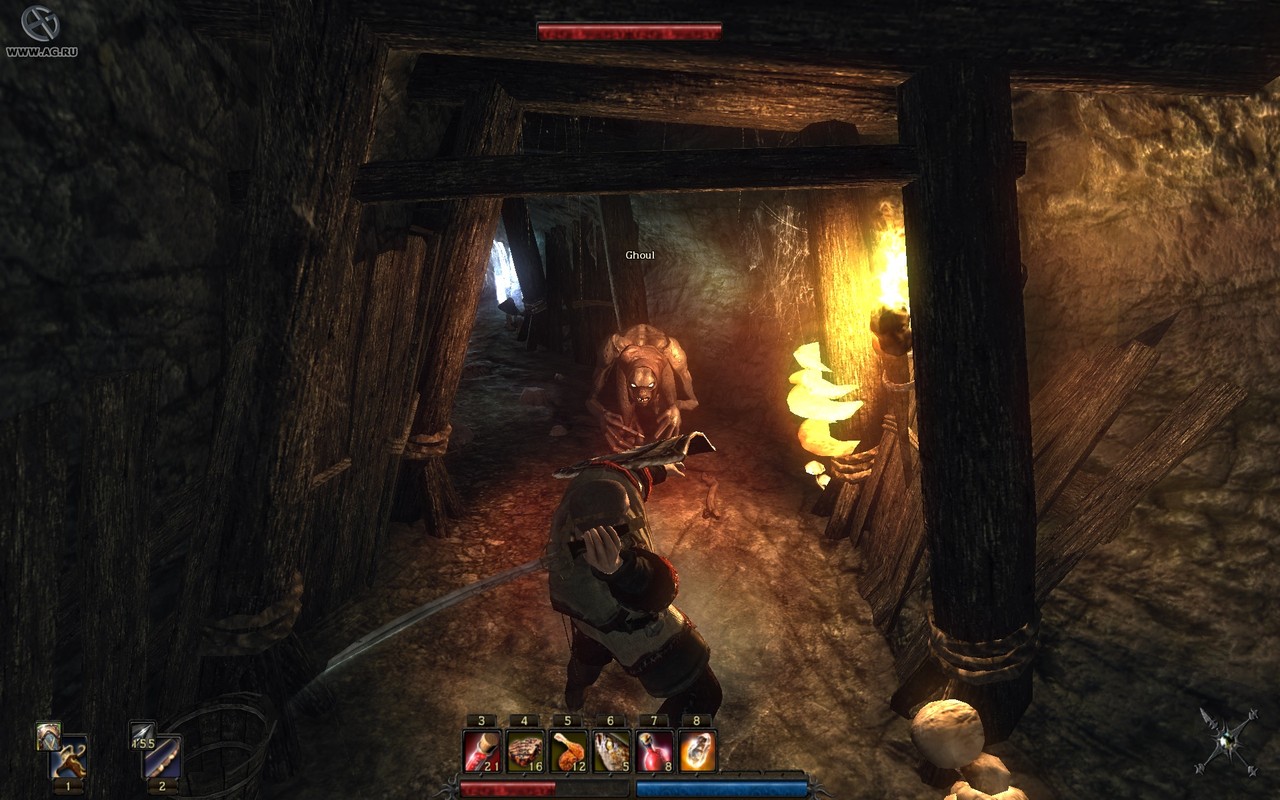The image size is (1280, 800).
Task: Use the round red flask potion
Action: click(654, 751)
